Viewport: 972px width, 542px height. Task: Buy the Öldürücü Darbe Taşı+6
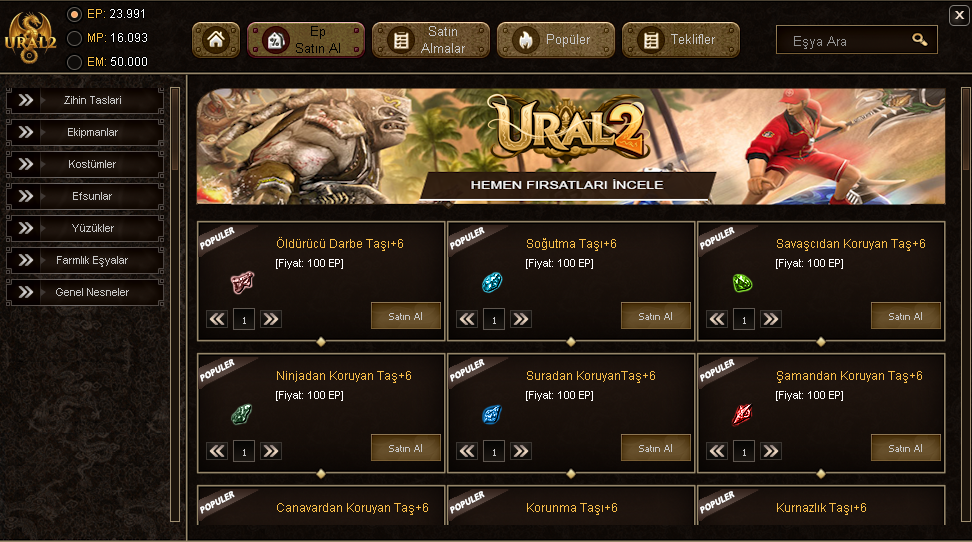(405, 316)
